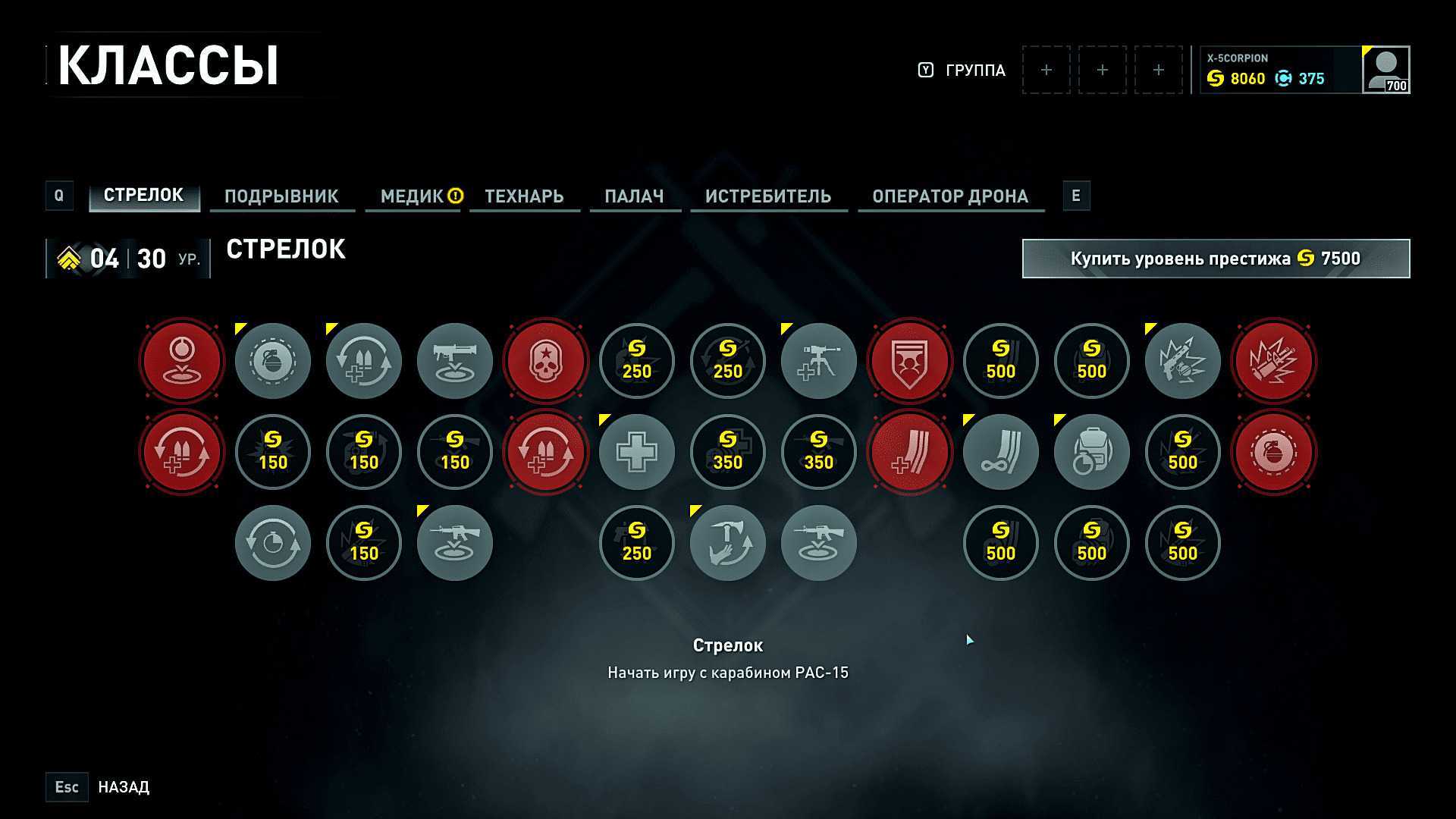Viewport: 1456px width, 819px height.
Task: Choose the mounted turret perk icon
Action: [x=818, y=361]
